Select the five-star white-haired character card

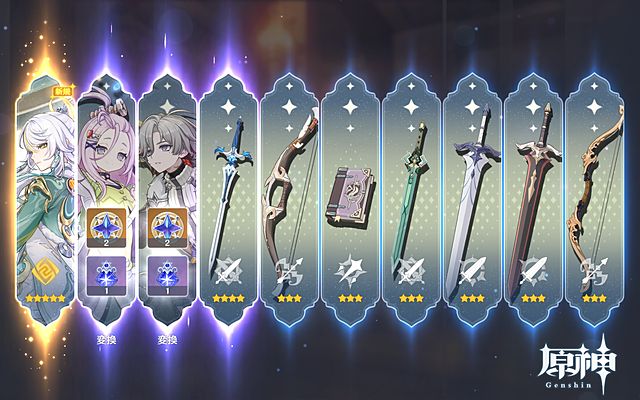tap(45, 190)
